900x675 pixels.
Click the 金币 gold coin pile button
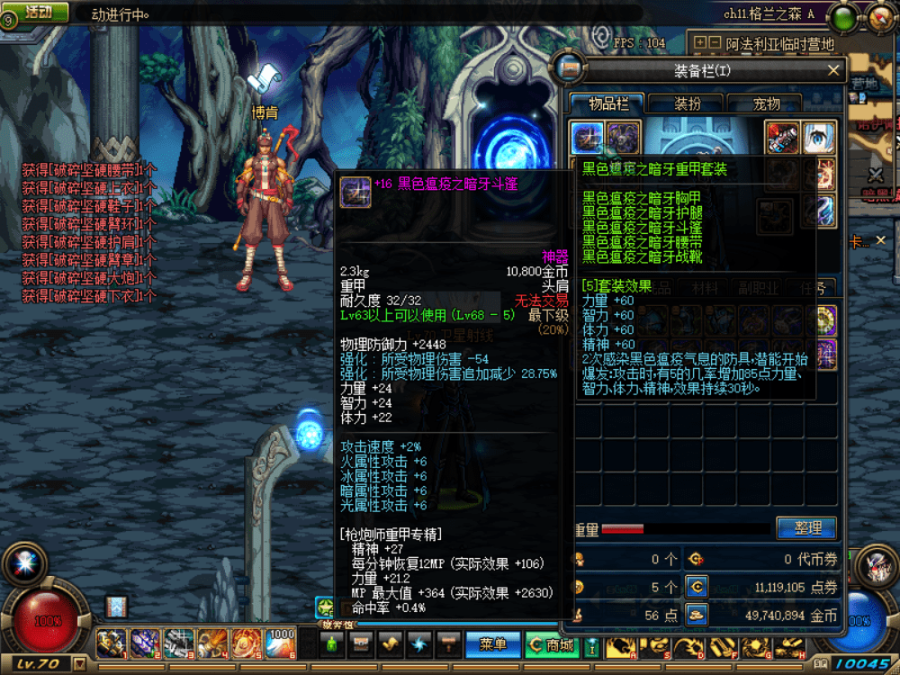point(695,615)
